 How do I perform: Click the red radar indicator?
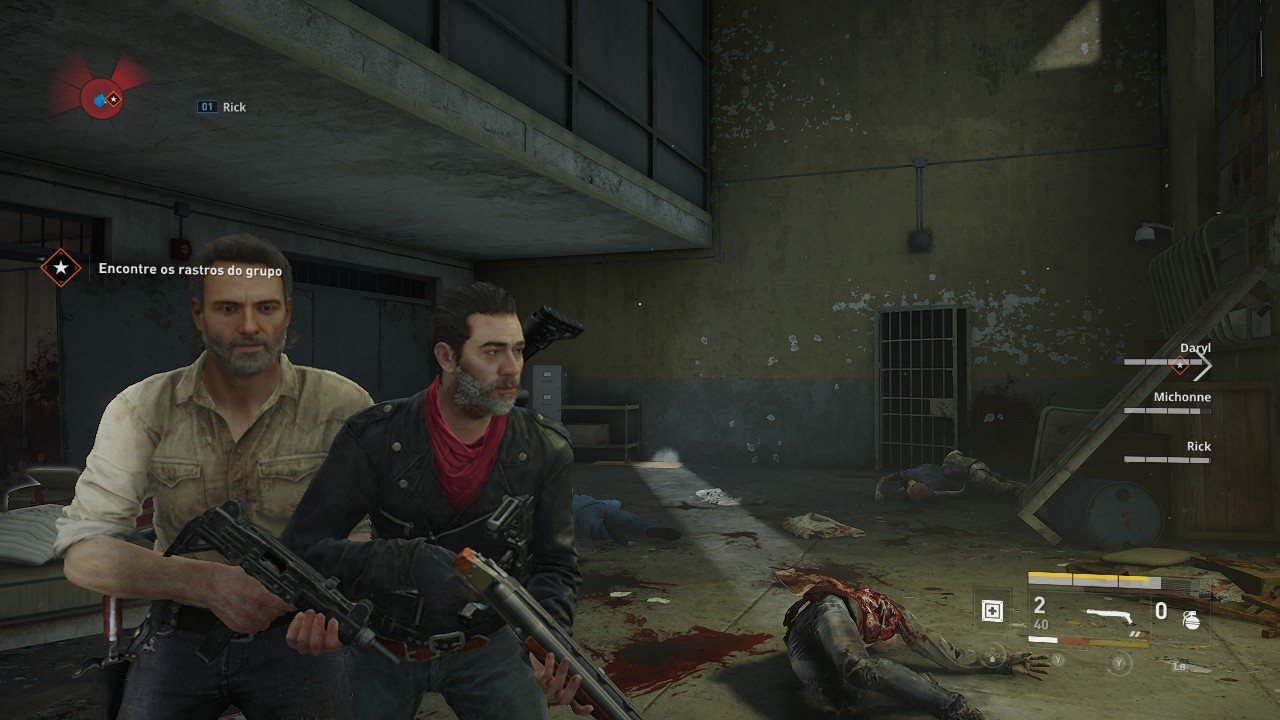(101, 99)
